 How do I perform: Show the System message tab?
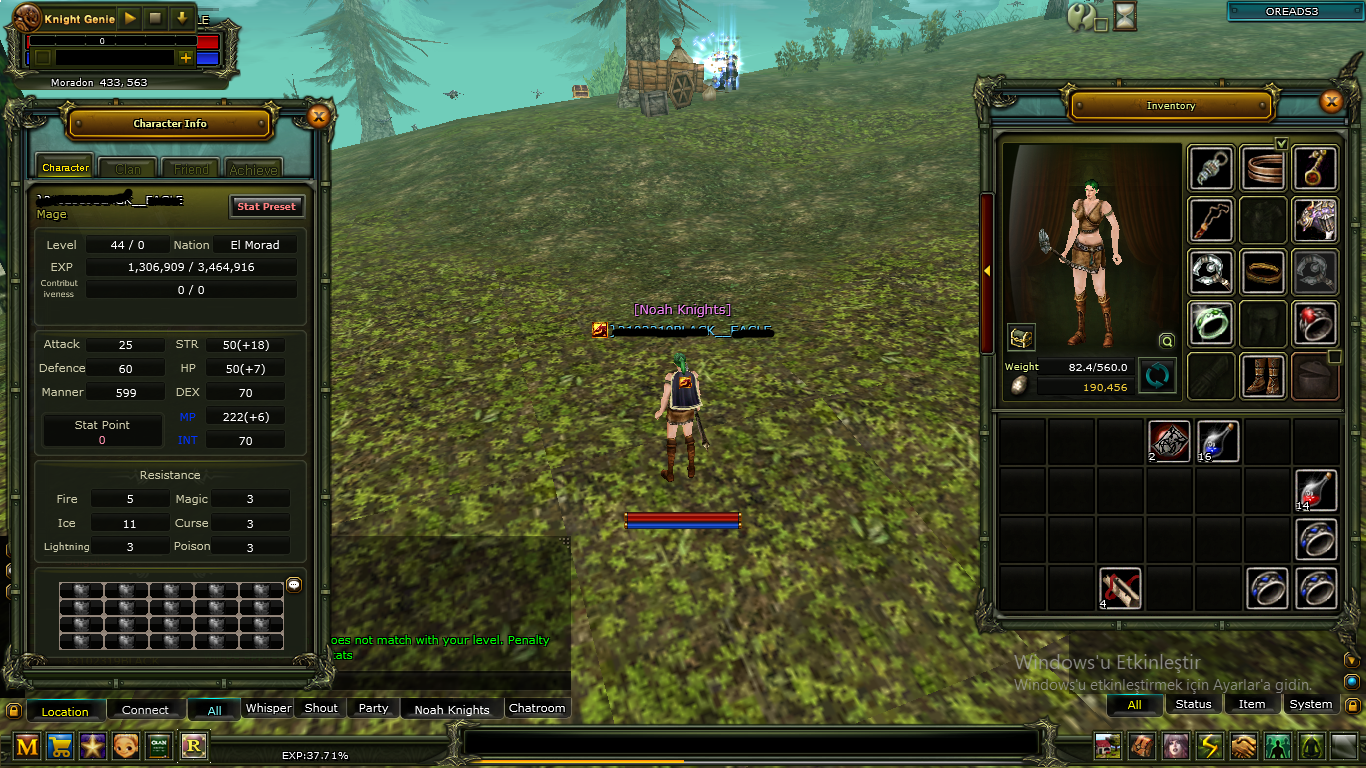(x=1310, y=704)
